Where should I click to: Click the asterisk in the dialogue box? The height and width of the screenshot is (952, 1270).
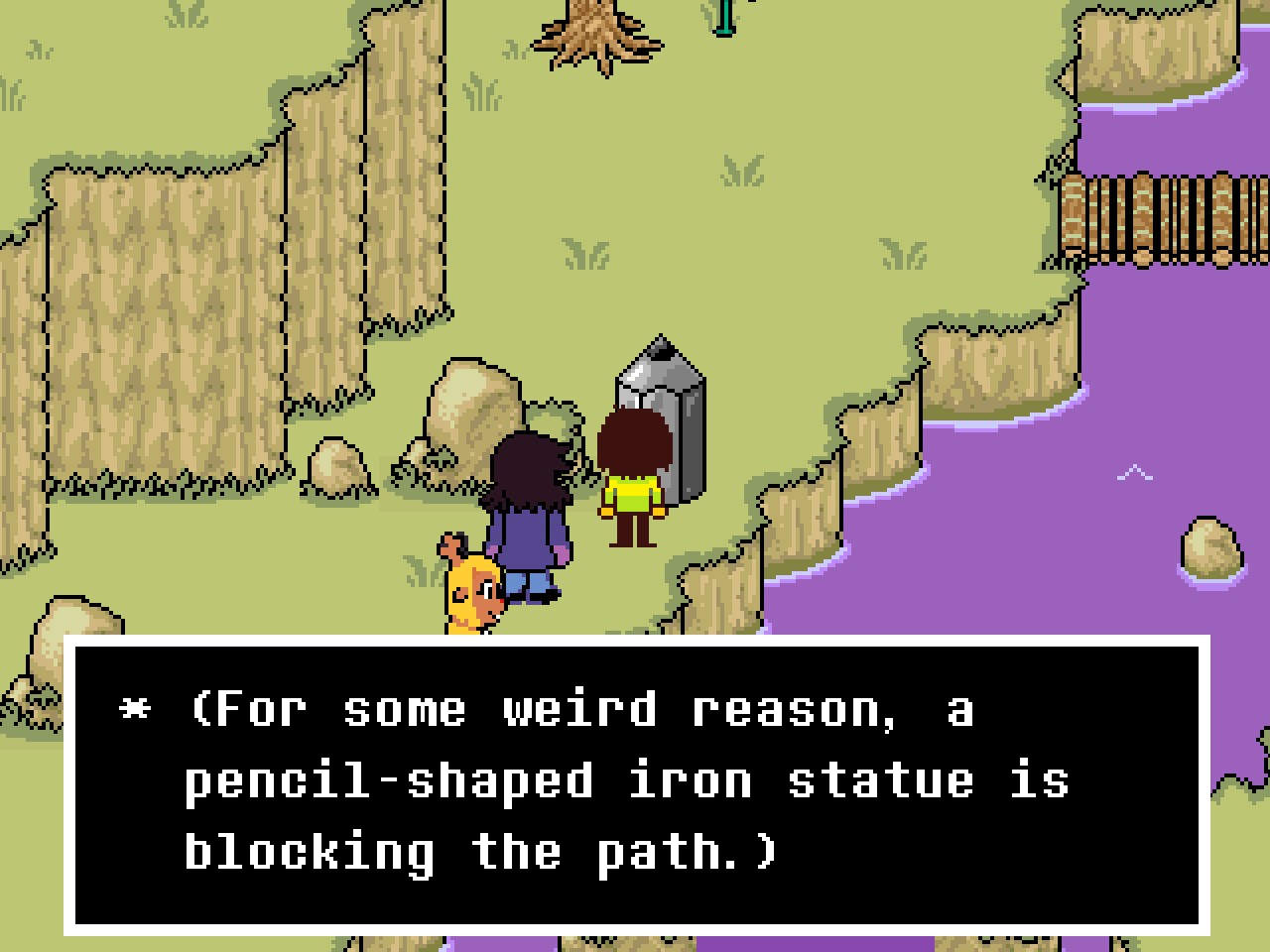(134, 707)
